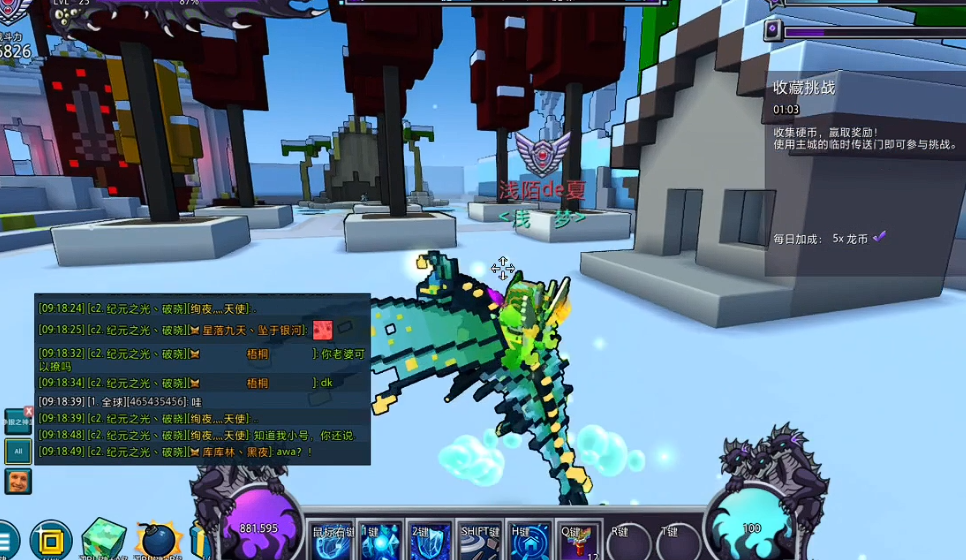966x560 pixels.
Task: Open the round blue menu button
Action: [6, 541]
